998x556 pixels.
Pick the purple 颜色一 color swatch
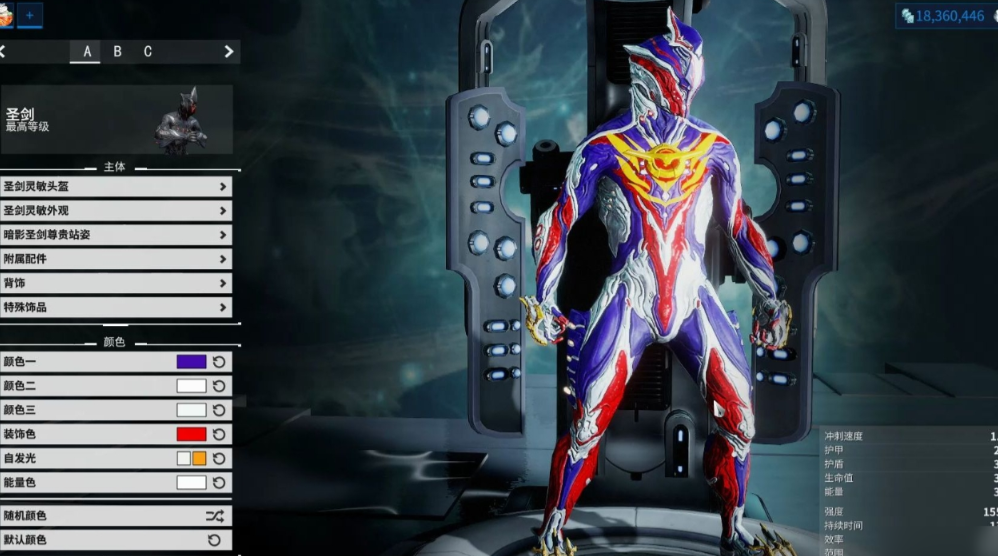[191, 361]
